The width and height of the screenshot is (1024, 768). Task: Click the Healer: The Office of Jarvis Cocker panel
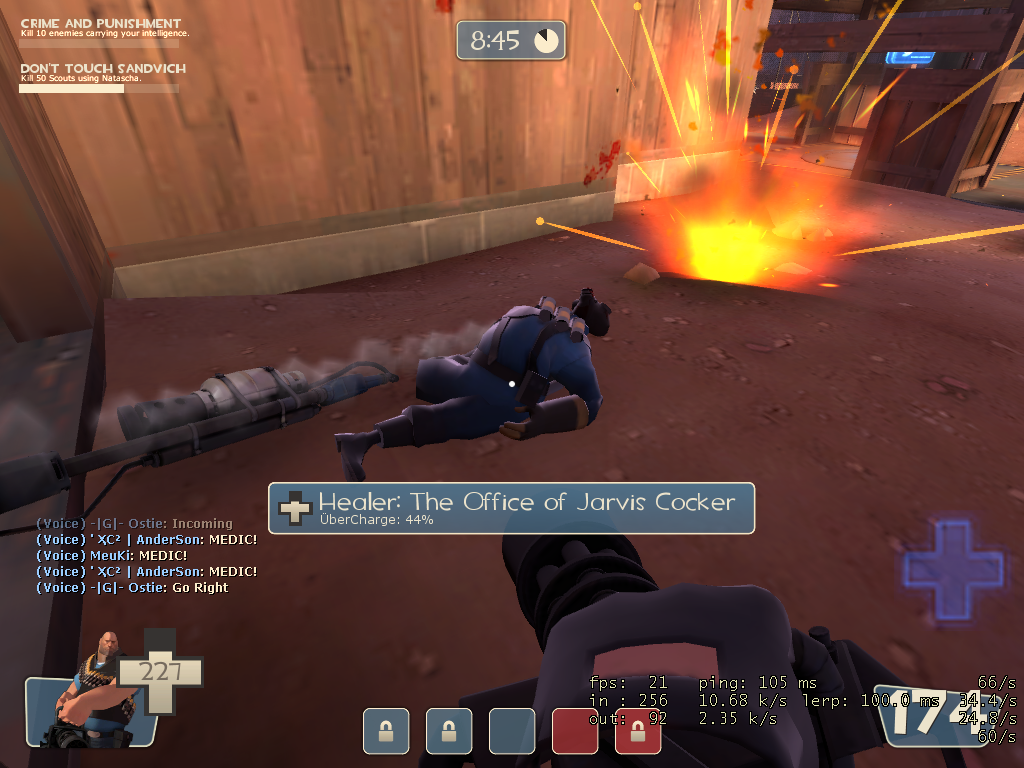tap(511, 508)
